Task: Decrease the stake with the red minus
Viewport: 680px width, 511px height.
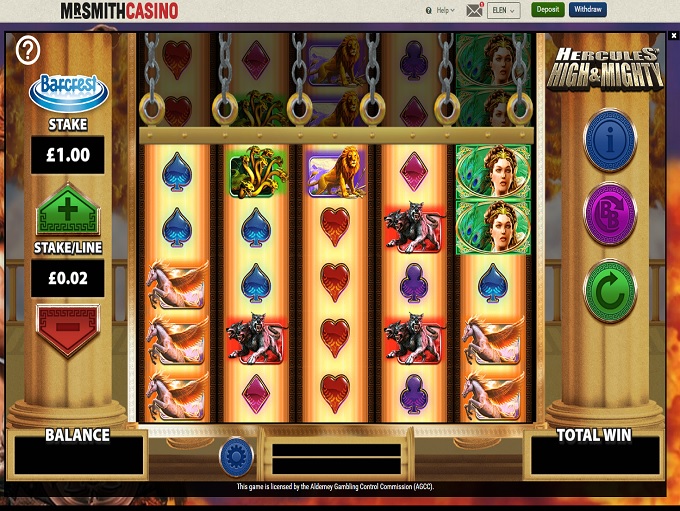Action: [x=67, y=329]
